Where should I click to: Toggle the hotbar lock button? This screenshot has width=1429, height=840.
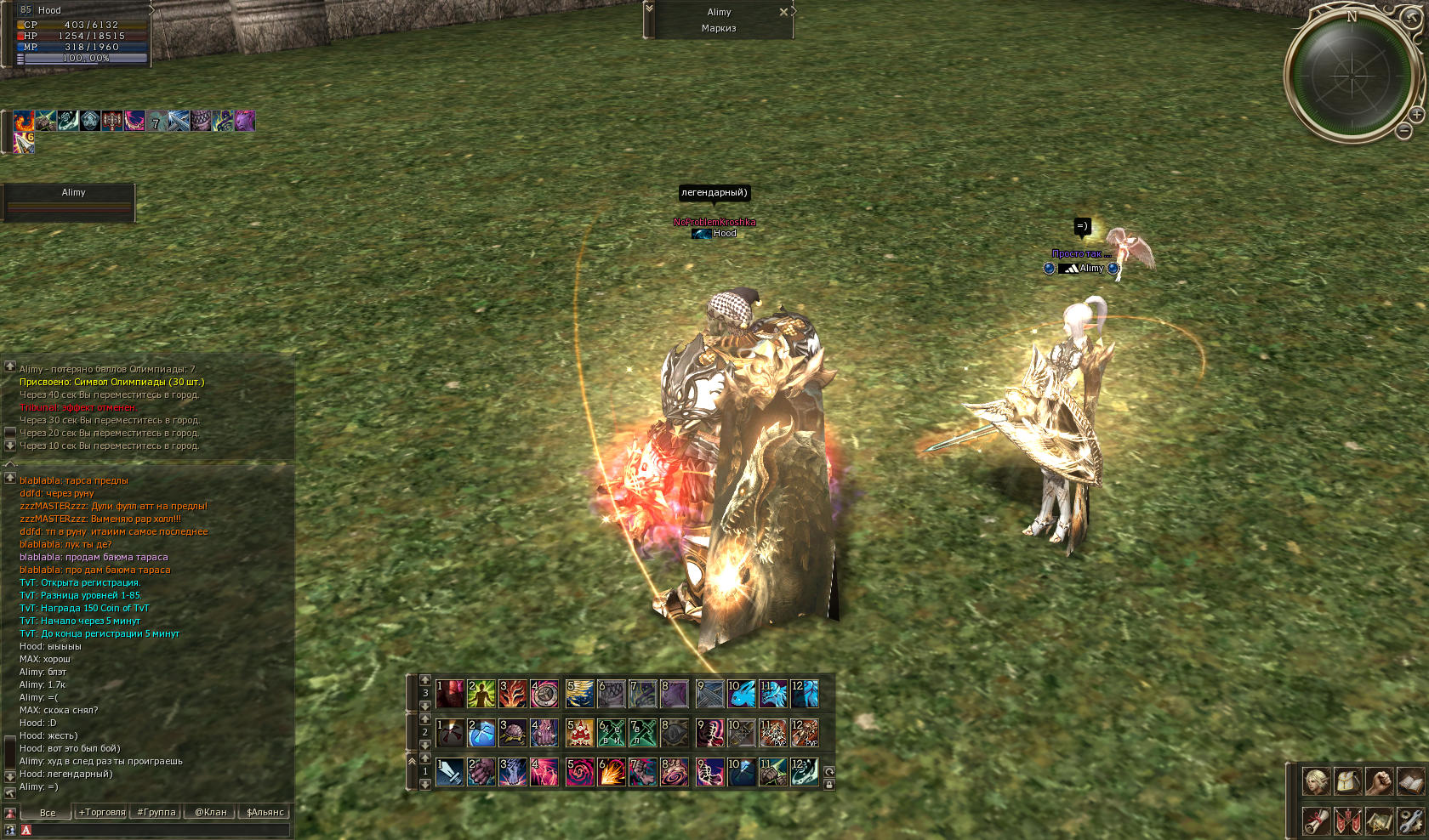829,785
